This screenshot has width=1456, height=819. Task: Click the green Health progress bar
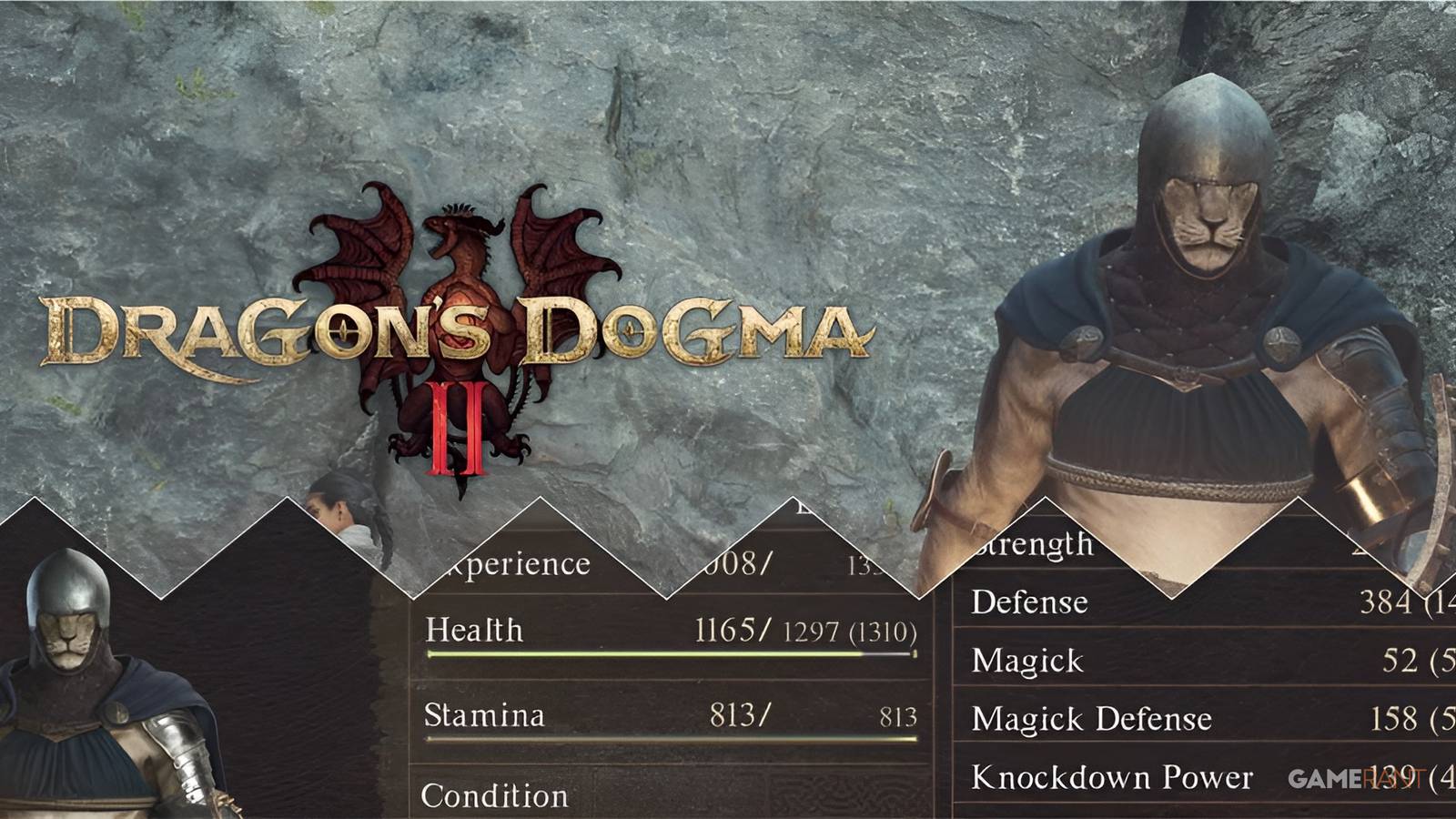[x=669, y=652]
